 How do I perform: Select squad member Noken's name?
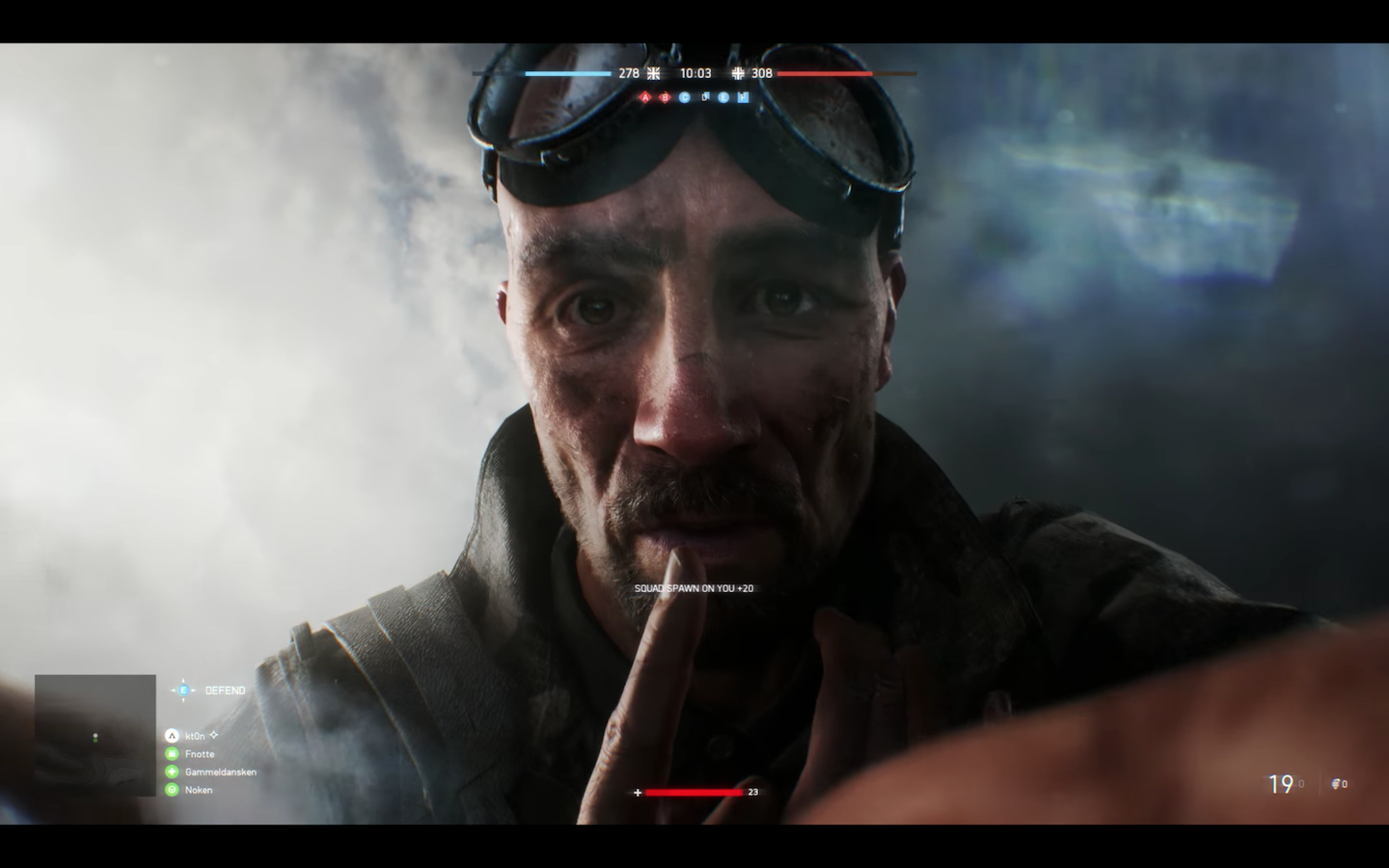(198, 790)
